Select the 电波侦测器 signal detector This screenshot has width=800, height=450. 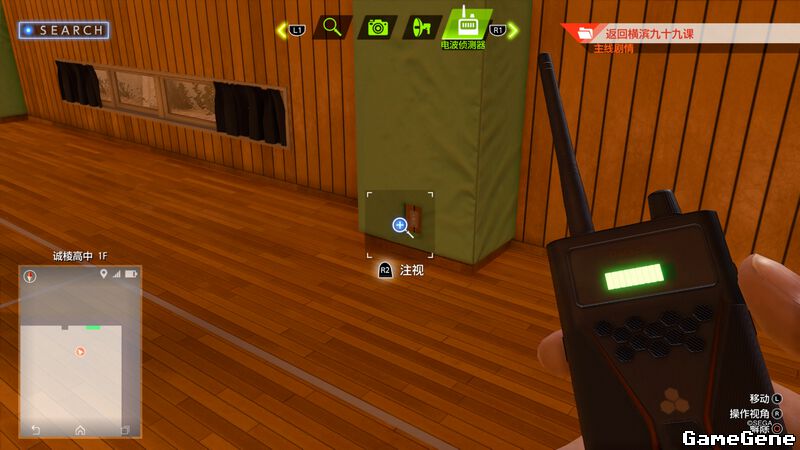point(465,25)
